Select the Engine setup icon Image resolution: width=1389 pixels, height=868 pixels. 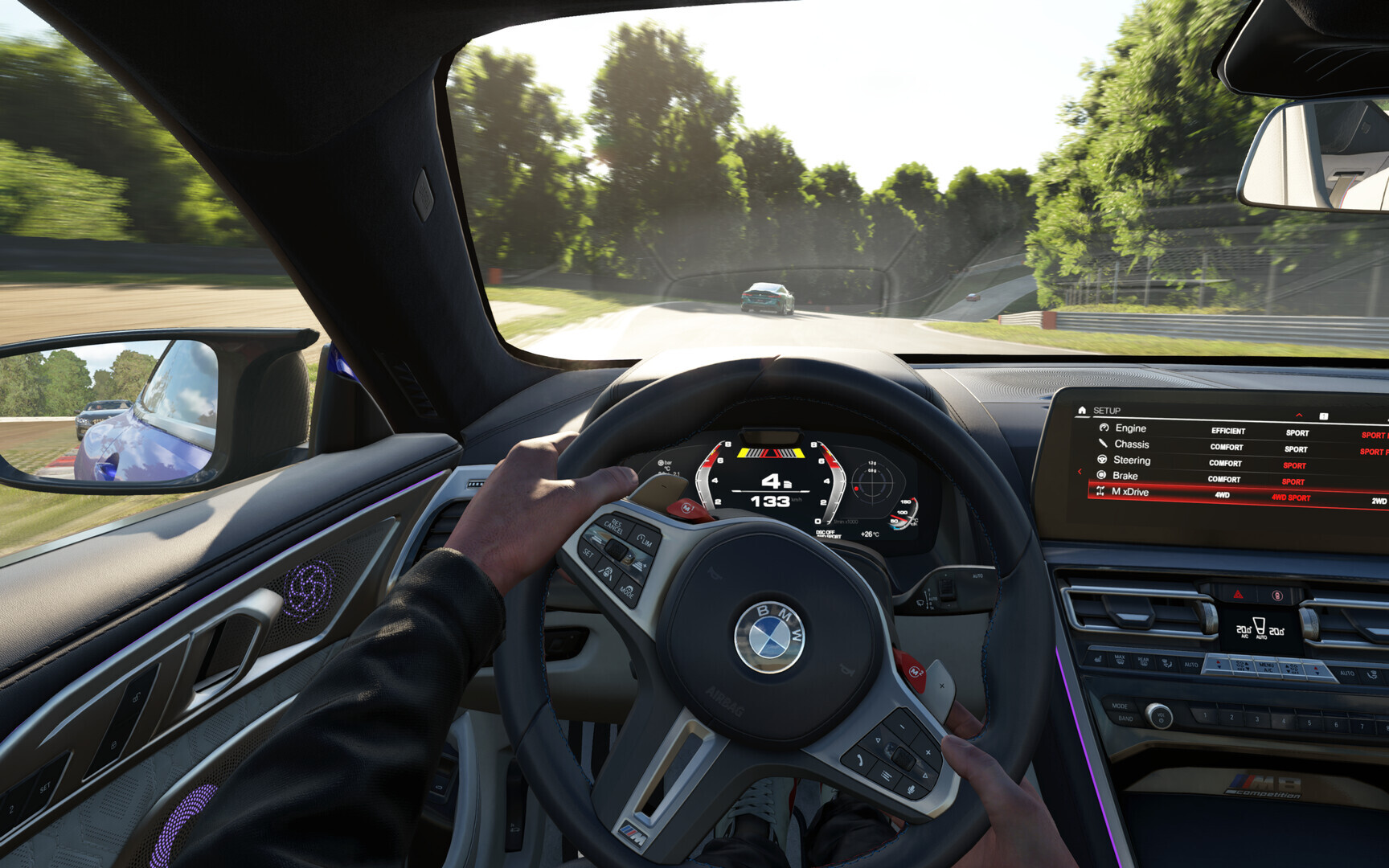tap(1104, 428)
